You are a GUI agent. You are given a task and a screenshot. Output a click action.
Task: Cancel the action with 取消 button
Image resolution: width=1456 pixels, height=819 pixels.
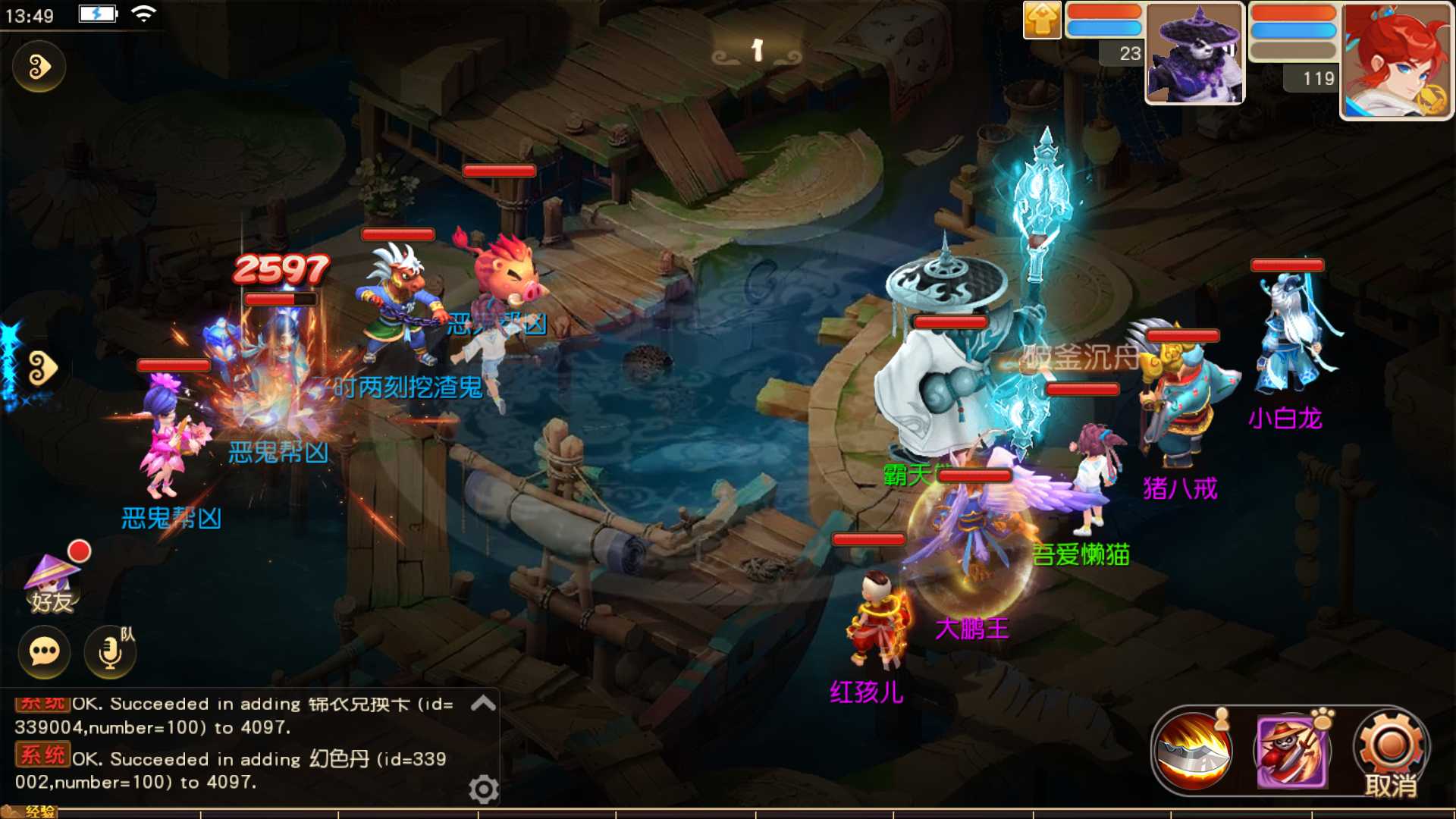[x=1391, y=752]
